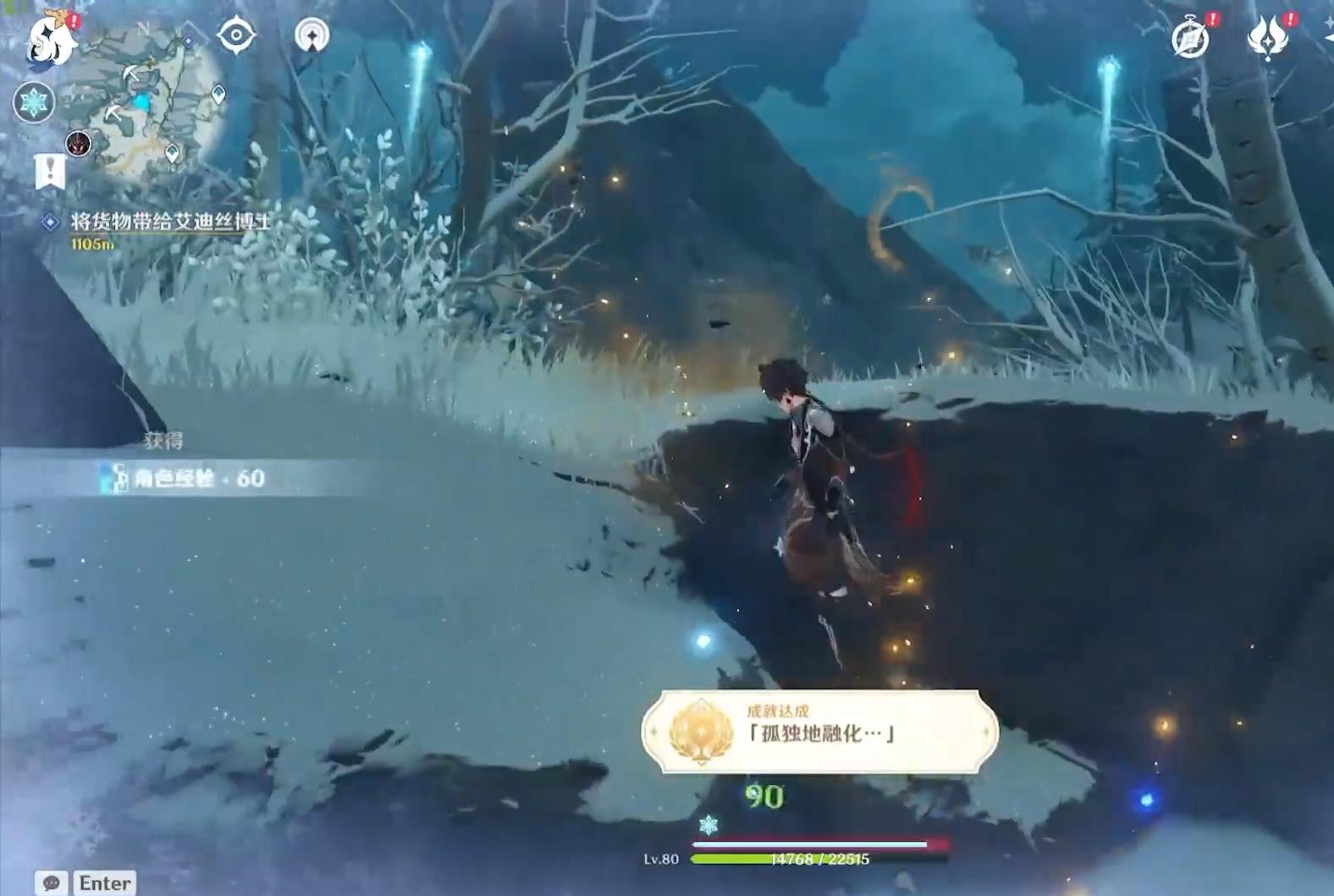Click the chat speech bubble icon at bottom left

(x=50, y=883)
